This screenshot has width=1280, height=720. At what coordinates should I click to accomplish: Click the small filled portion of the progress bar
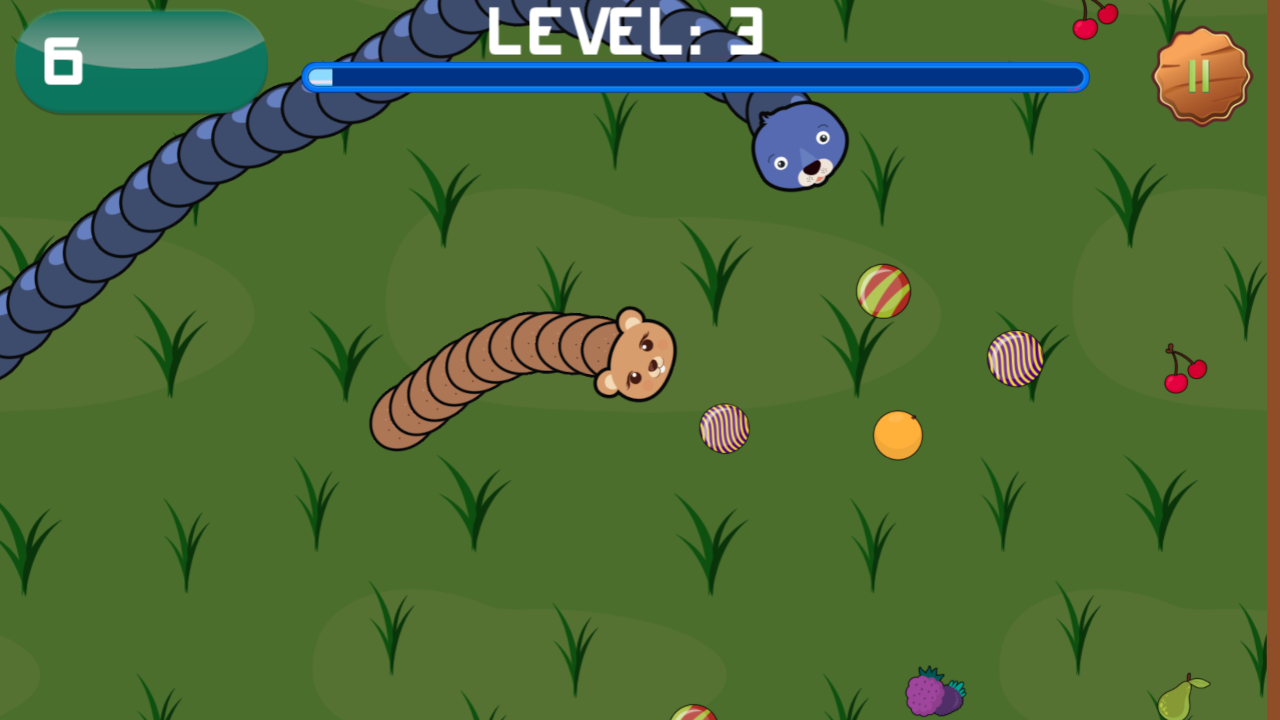(322, 76)
